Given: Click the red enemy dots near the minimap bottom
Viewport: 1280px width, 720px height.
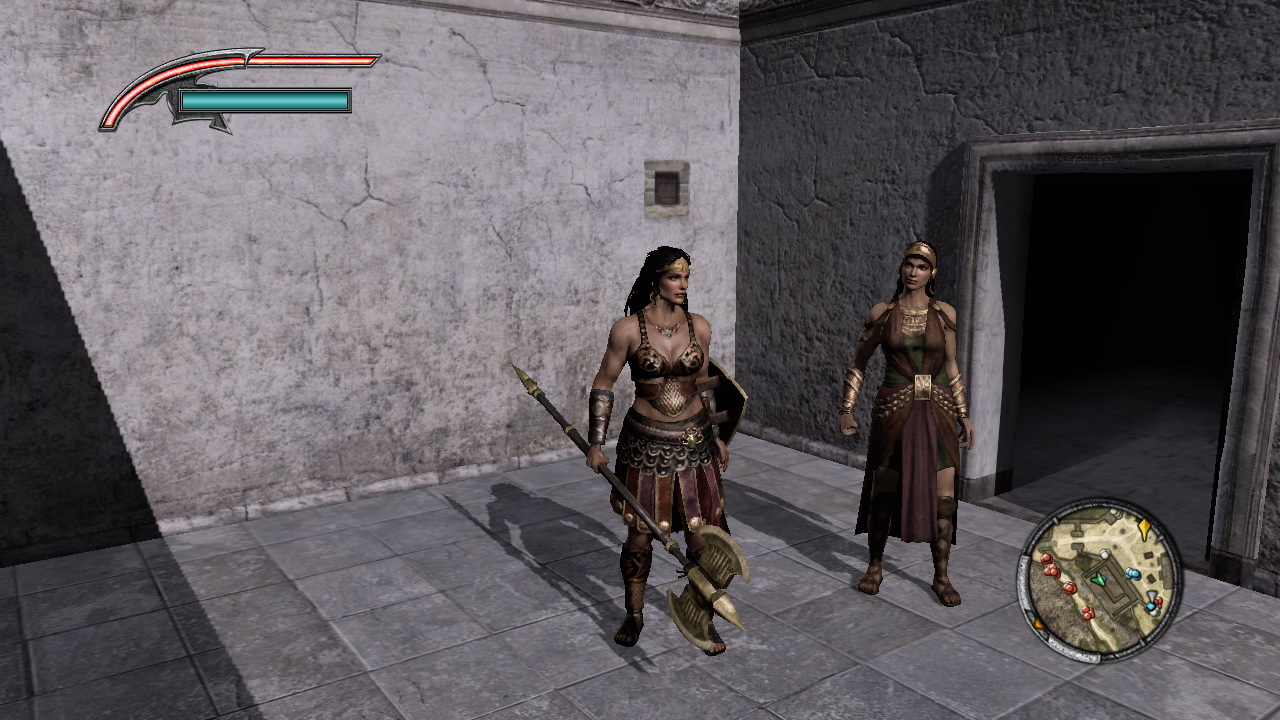Looking at the screenshot, I should coord(1086,612).
